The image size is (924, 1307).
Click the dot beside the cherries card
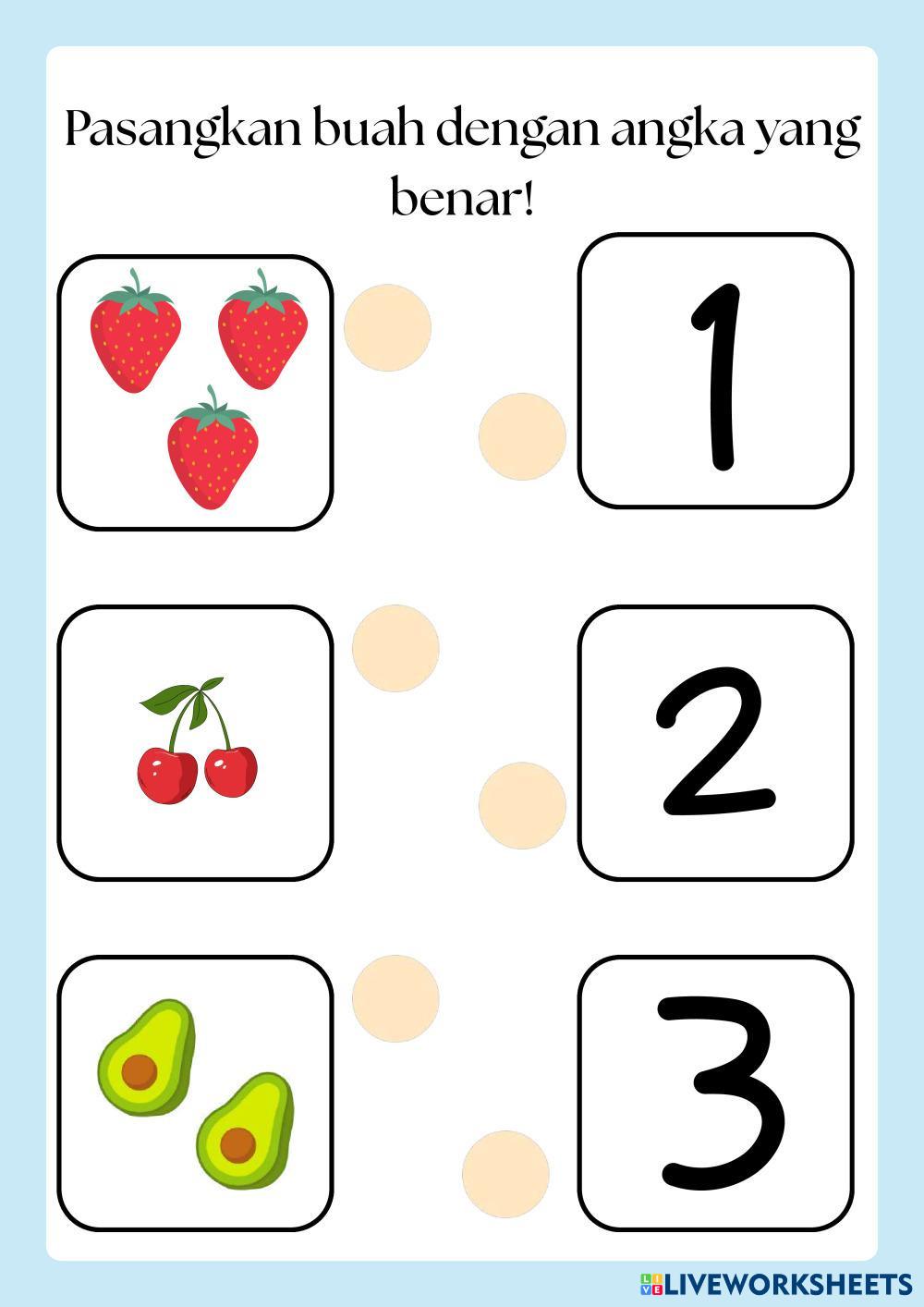point(395,648)
